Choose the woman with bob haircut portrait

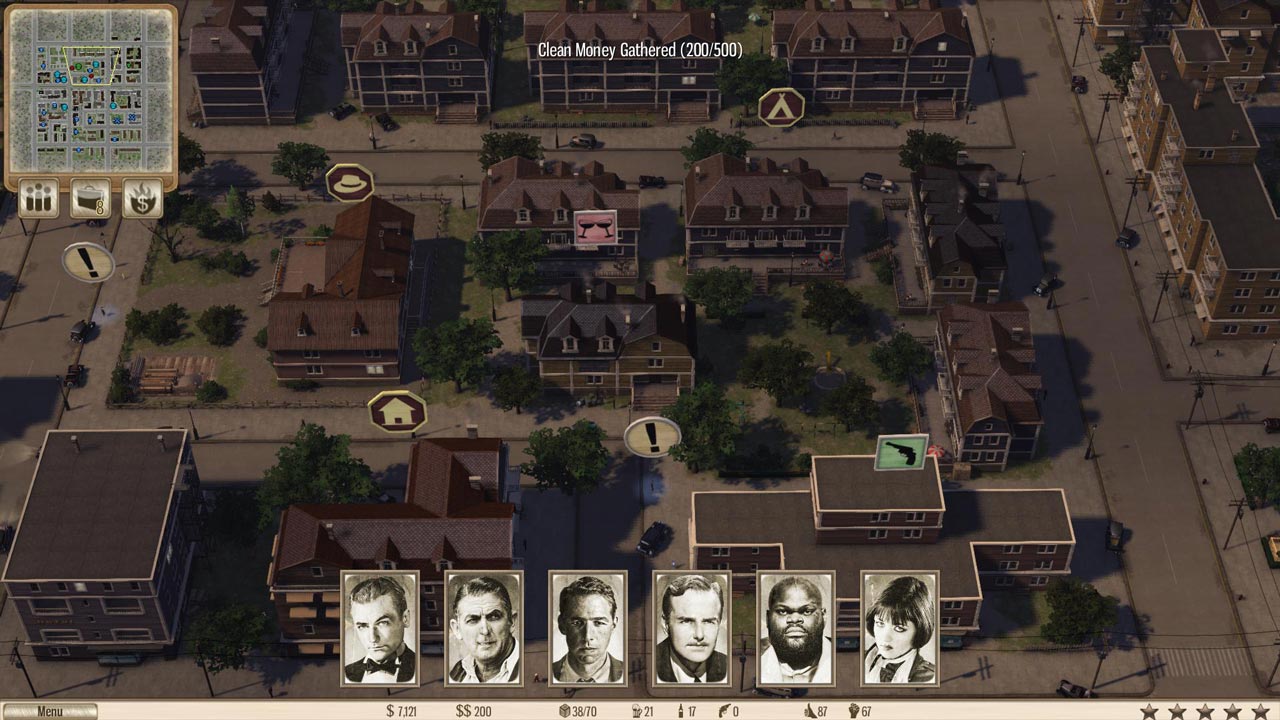click(900, 628)
